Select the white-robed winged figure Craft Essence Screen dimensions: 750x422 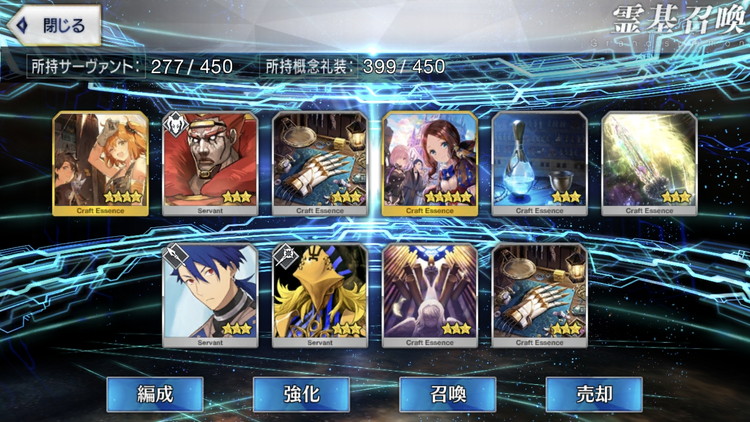(430, 295)
